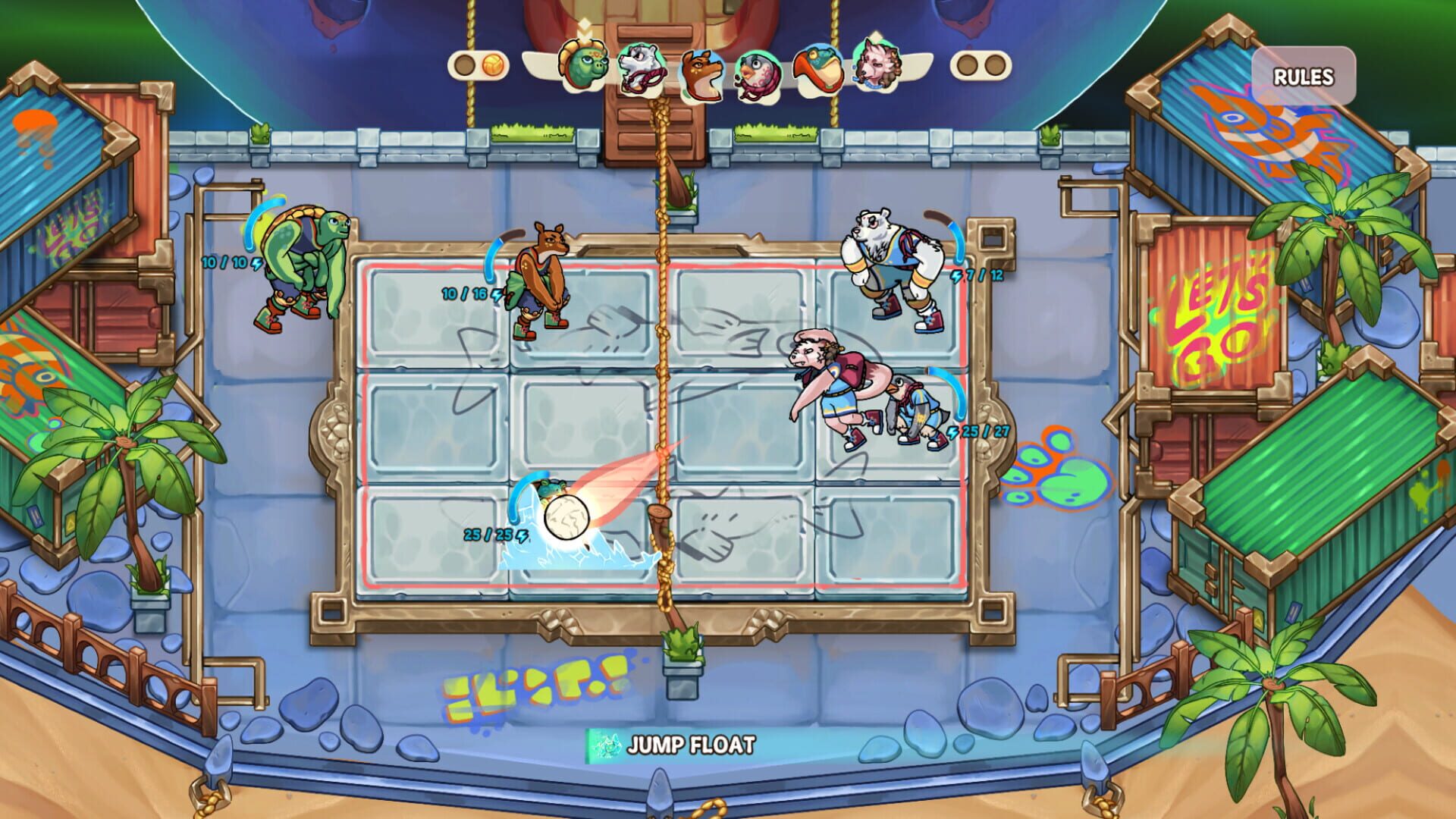Toggle the second round indicator circle on the right
1456x819 pixels.
point(996,64)
